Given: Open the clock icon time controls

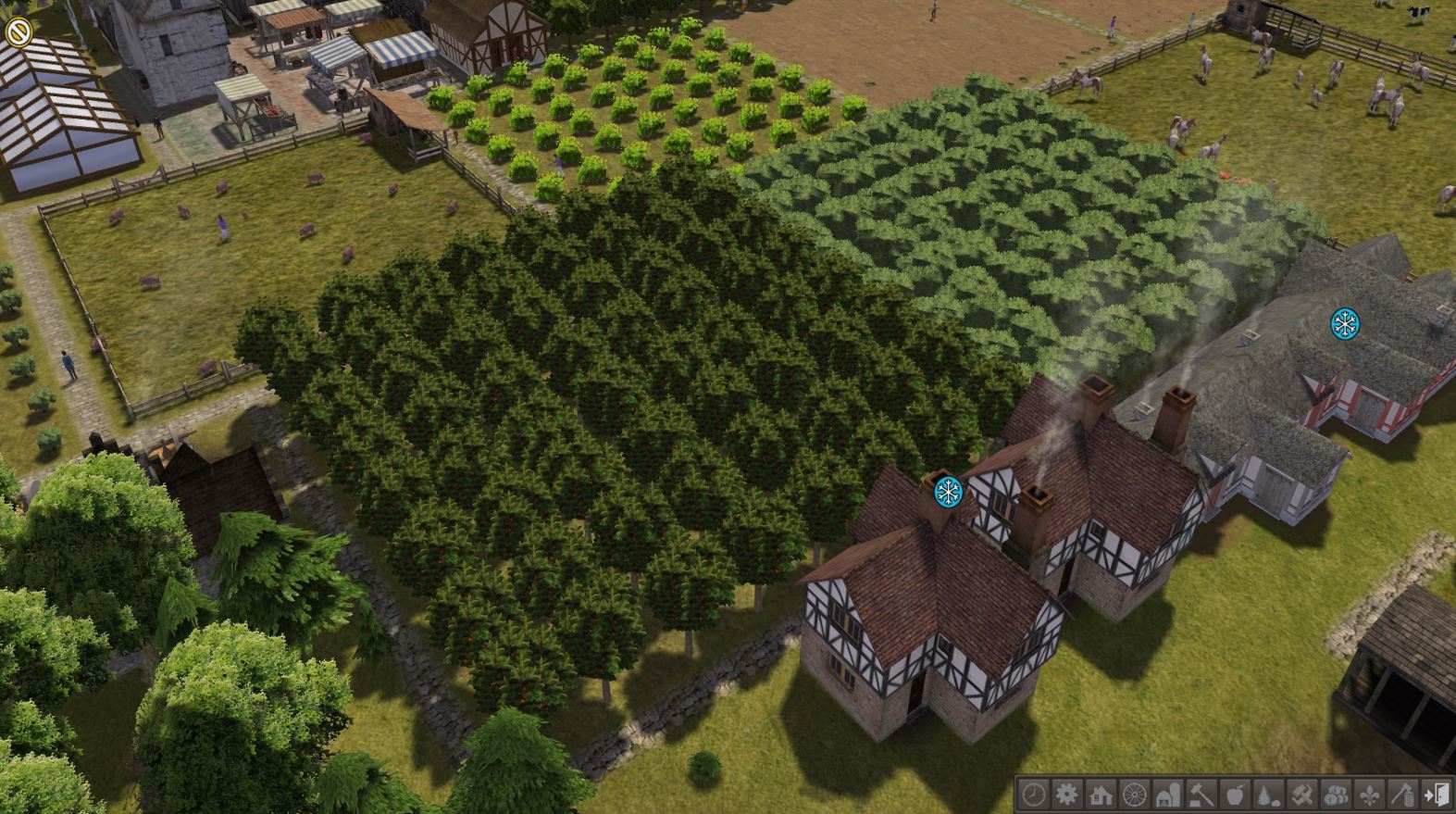Looking at the screenshot, I should tap(1034, 794).
